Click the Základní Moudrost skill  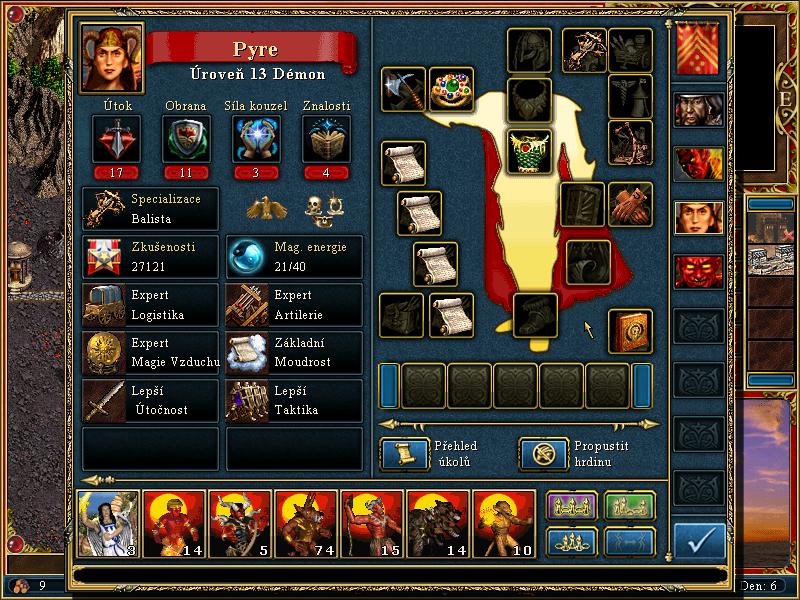point(294,351)
